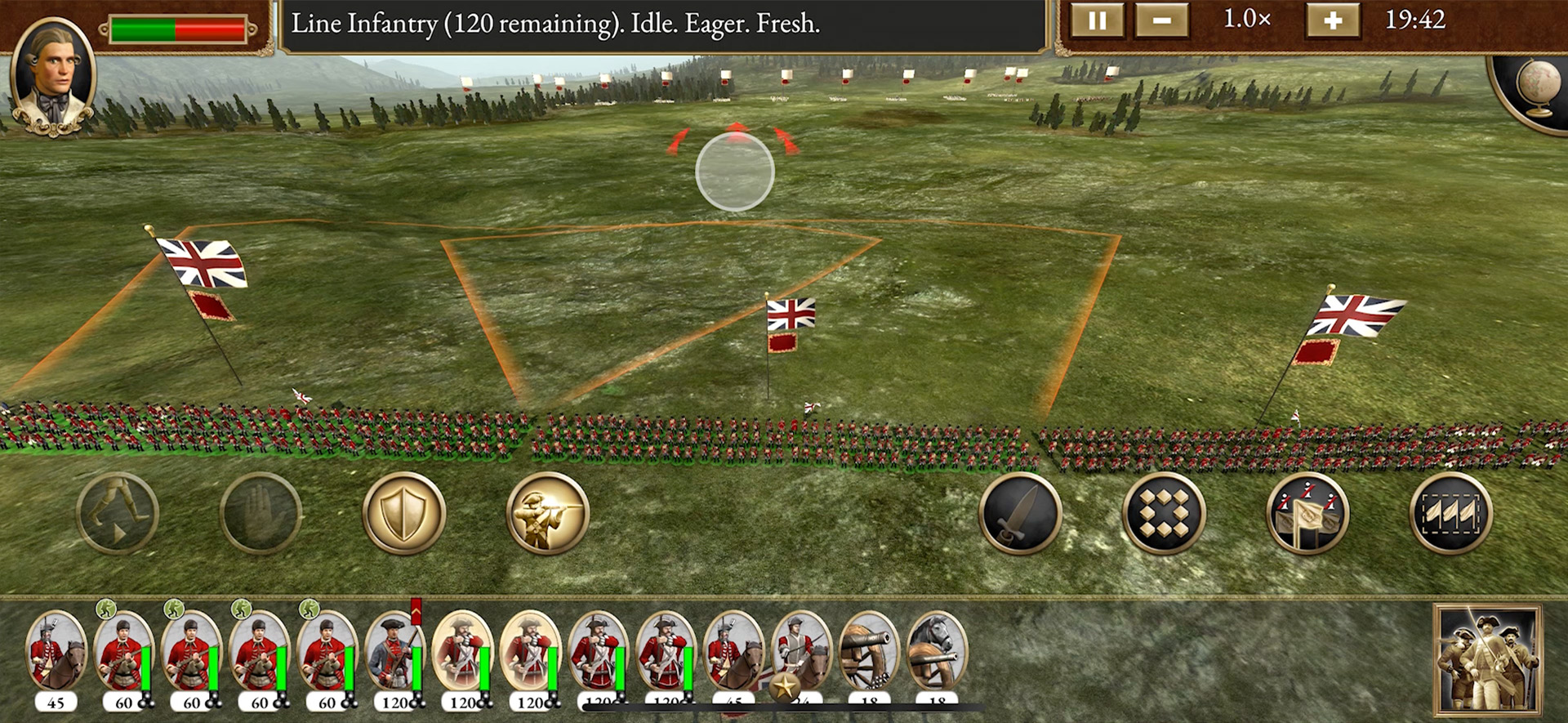The height and width of the screenshot is (723, 1568).
Task: Select the general's portrait
Action: point(53,75)
